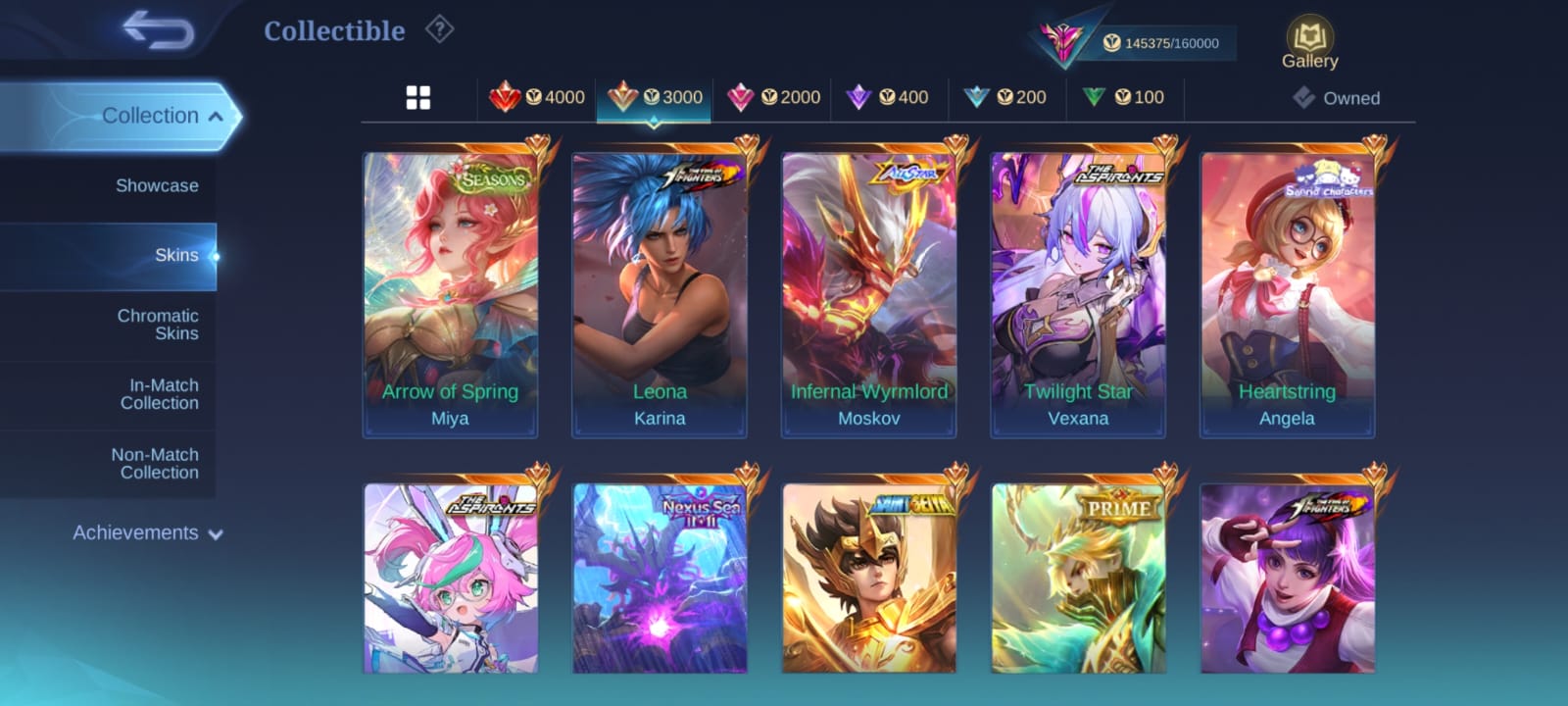The image size is (1568, 706).
Task: Go to Chromatic Skins
Action: click(x=158, y=325)
